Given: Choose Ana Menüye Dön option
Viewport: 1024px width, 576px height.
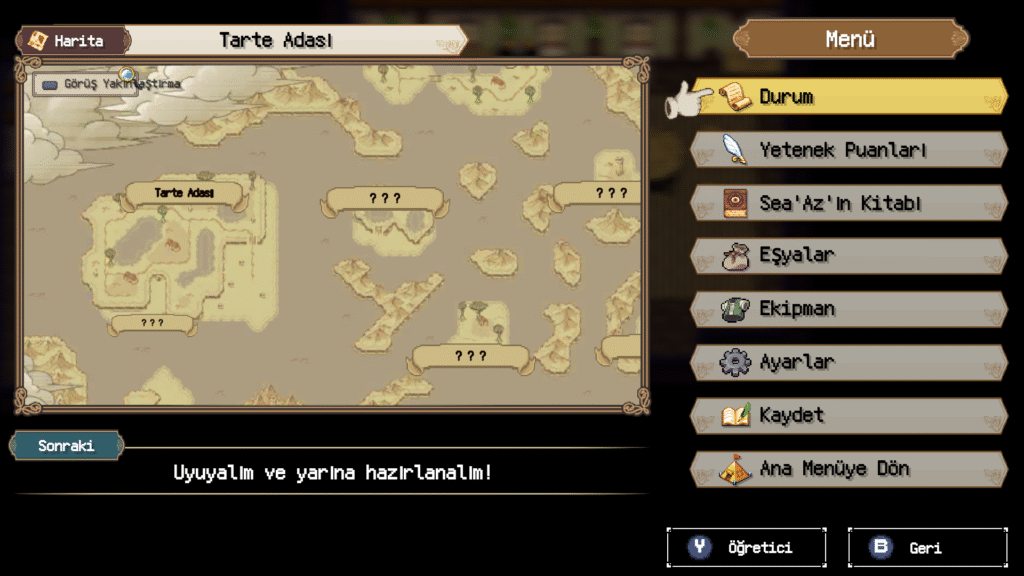Looking at the screenshot, I should click(848, 468).
